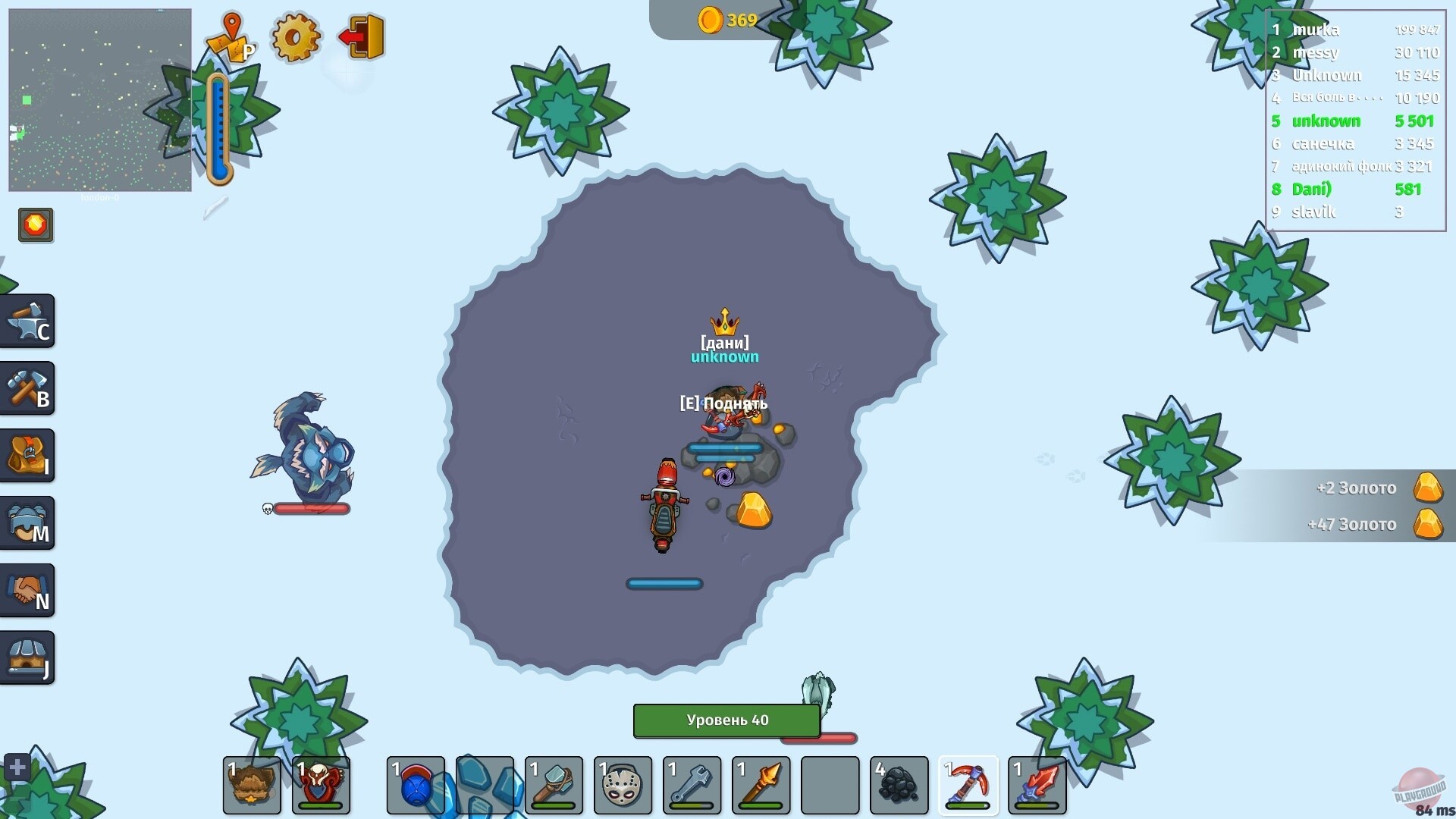Select the hockey mask hotbar slot
Image resolution: width=1456 pixels, height=819 pixels.
coord(623,786)
